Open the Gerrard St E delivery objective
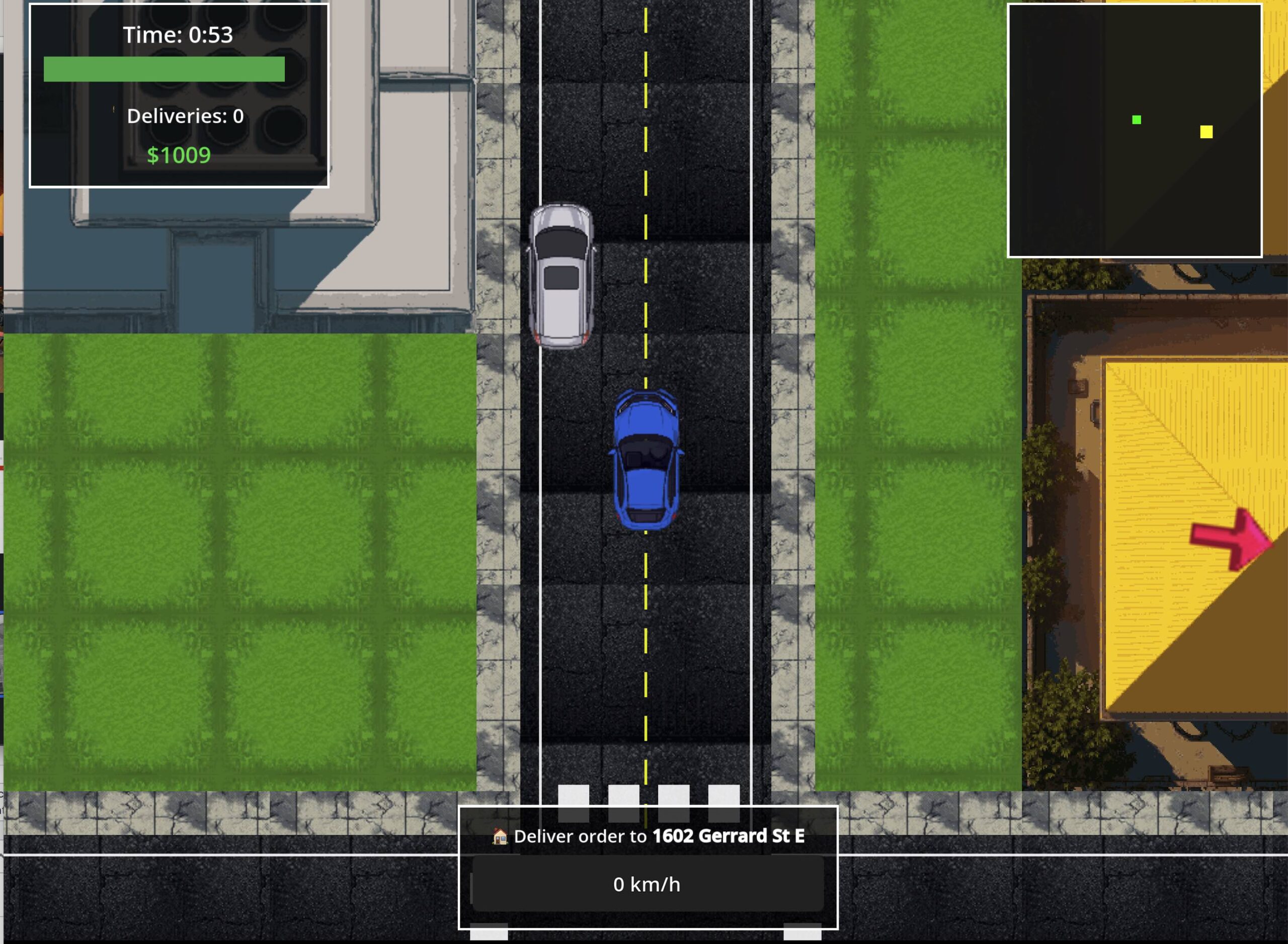 pyautogui.click(x=648, y=836)
